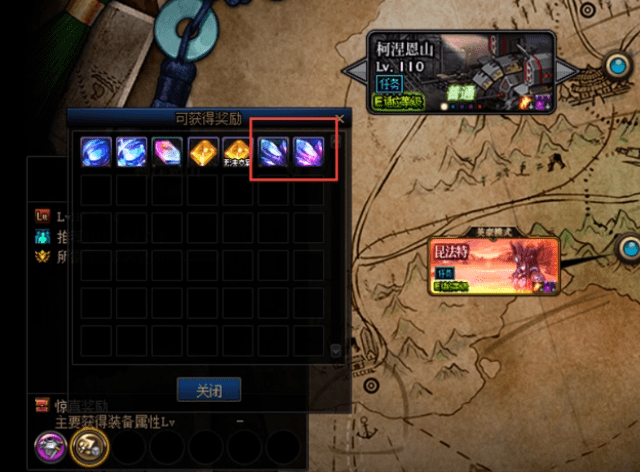
Task: Click the right arrow on 柯涅恩山 card
Action: point(567,71)
